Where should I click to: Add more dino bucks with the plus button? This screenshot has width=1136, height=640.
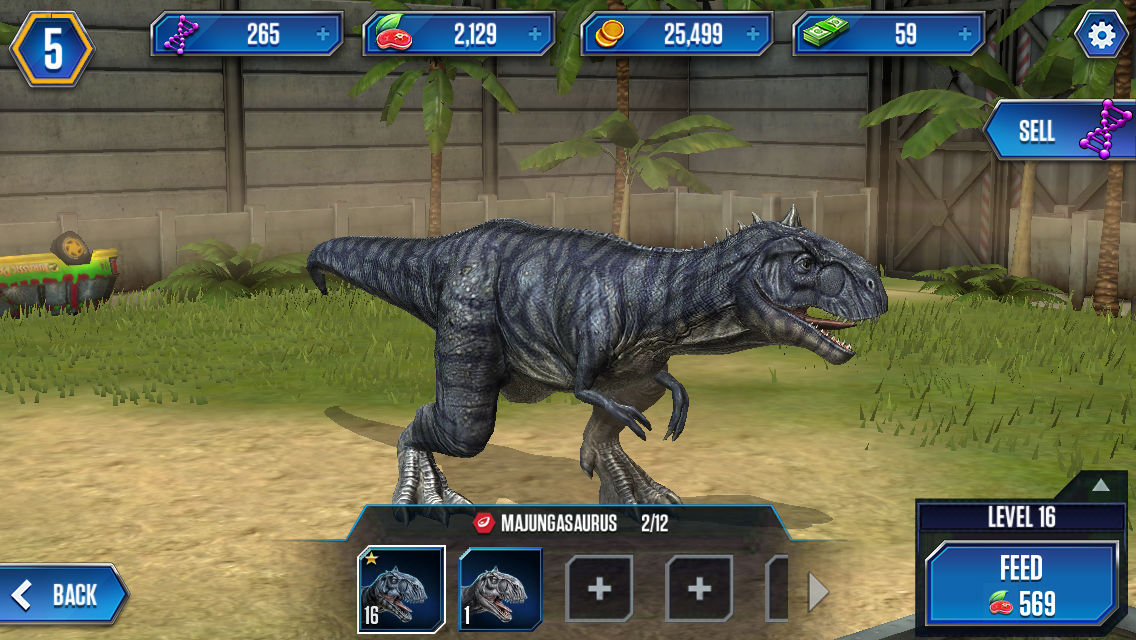(964, 35)
